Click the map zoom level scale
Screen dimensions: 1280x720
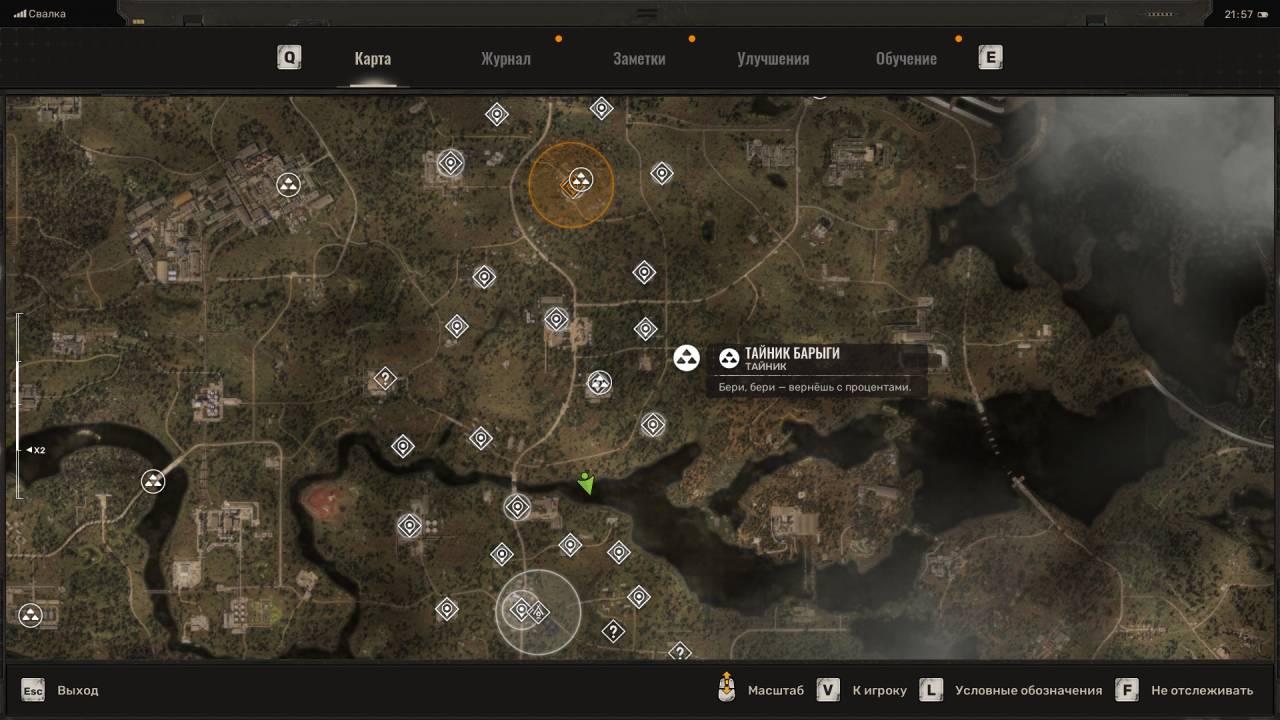pyautogui.click(x=18, y=406)
